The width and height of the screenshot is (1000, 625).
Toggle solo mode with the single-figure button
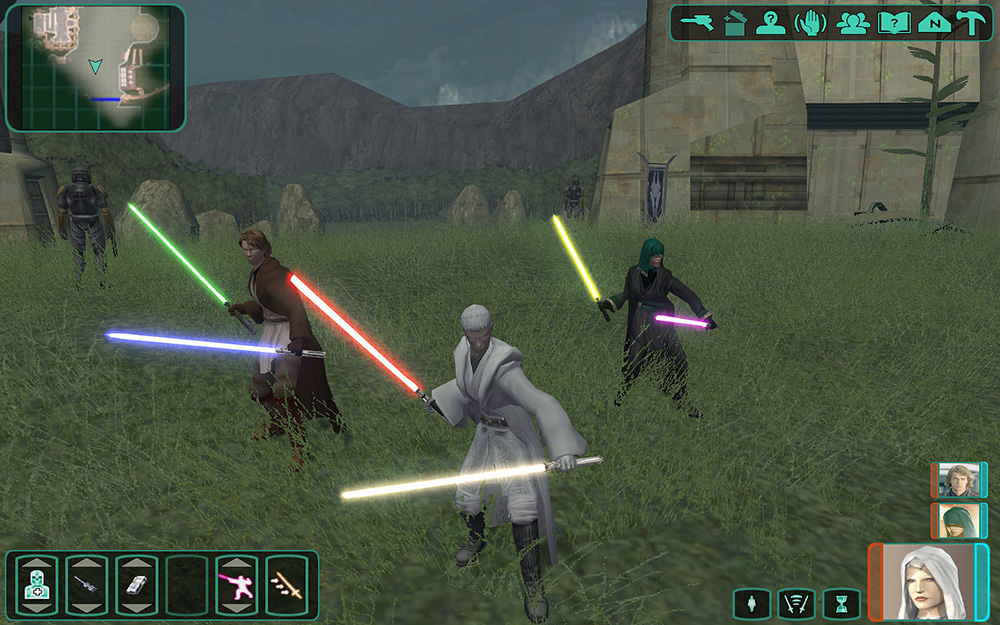[751, 603]
